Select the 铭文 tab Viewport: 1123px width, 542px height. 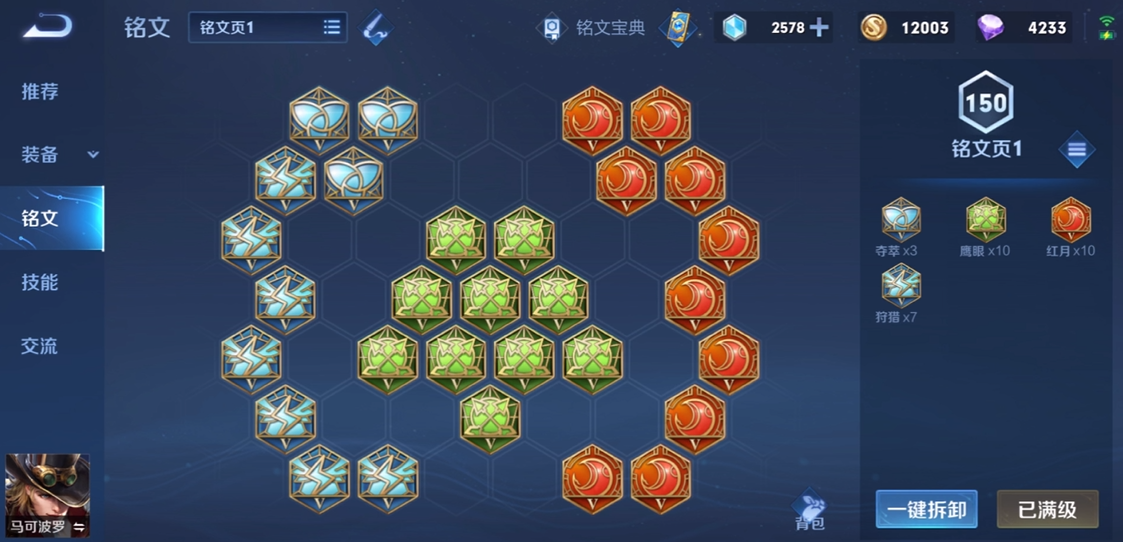(40, 218)
